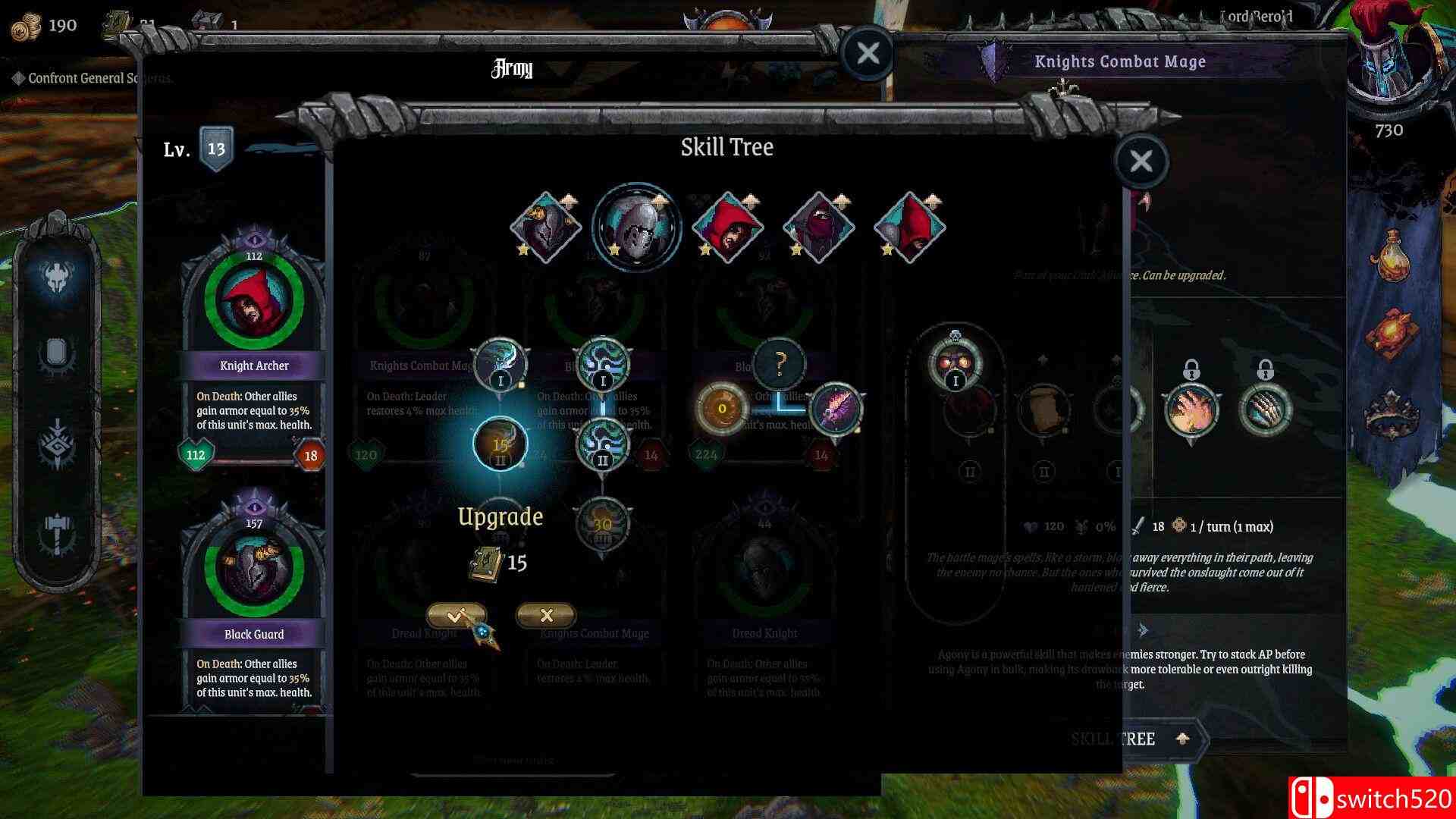The image size is (1456, 819).
Task: Close the Army panel
Action: (868, 53)
